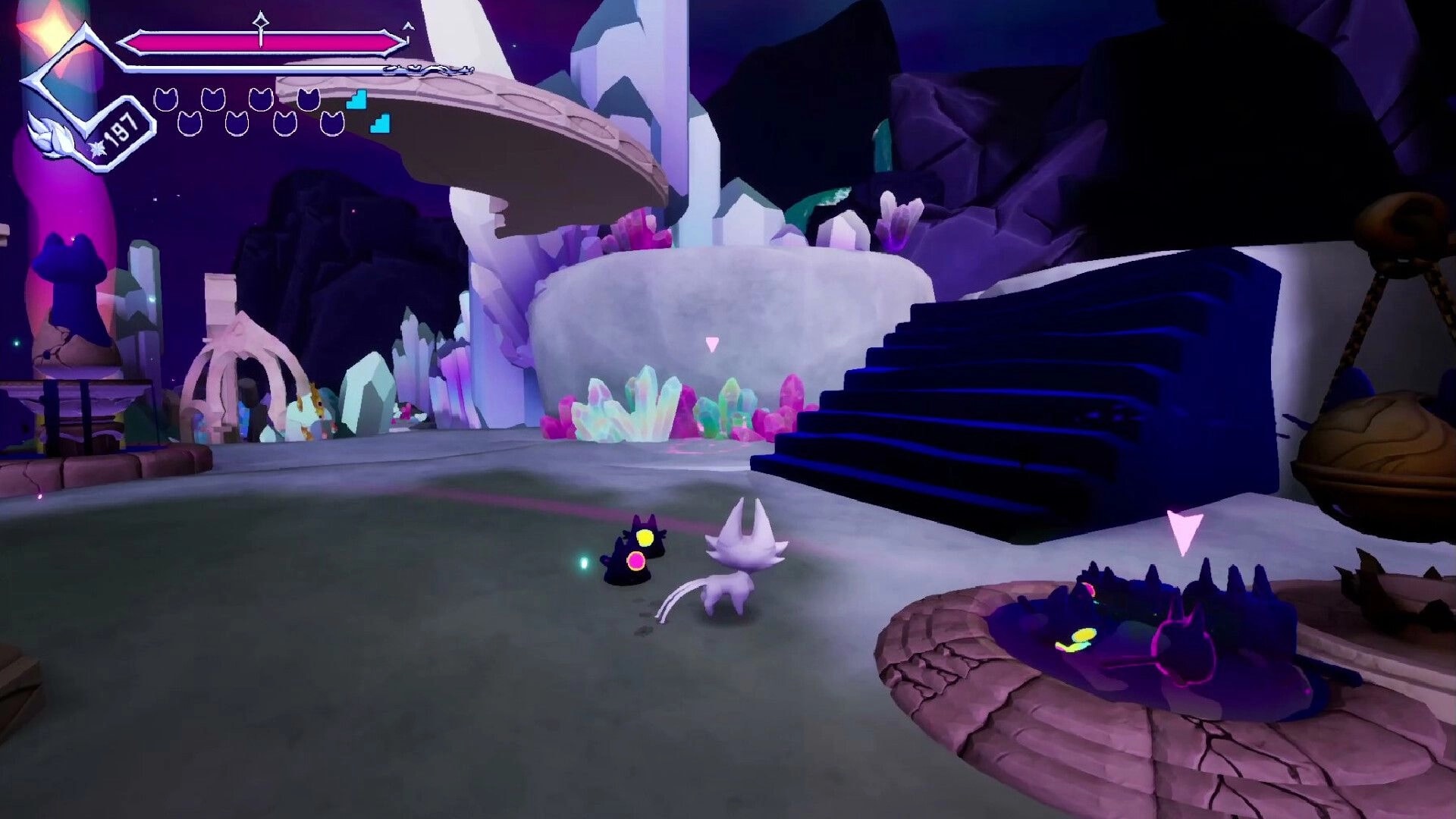Select the fourth cat head in top row
This screenshot has width=1456, height=819.
(x=308, y=99)
